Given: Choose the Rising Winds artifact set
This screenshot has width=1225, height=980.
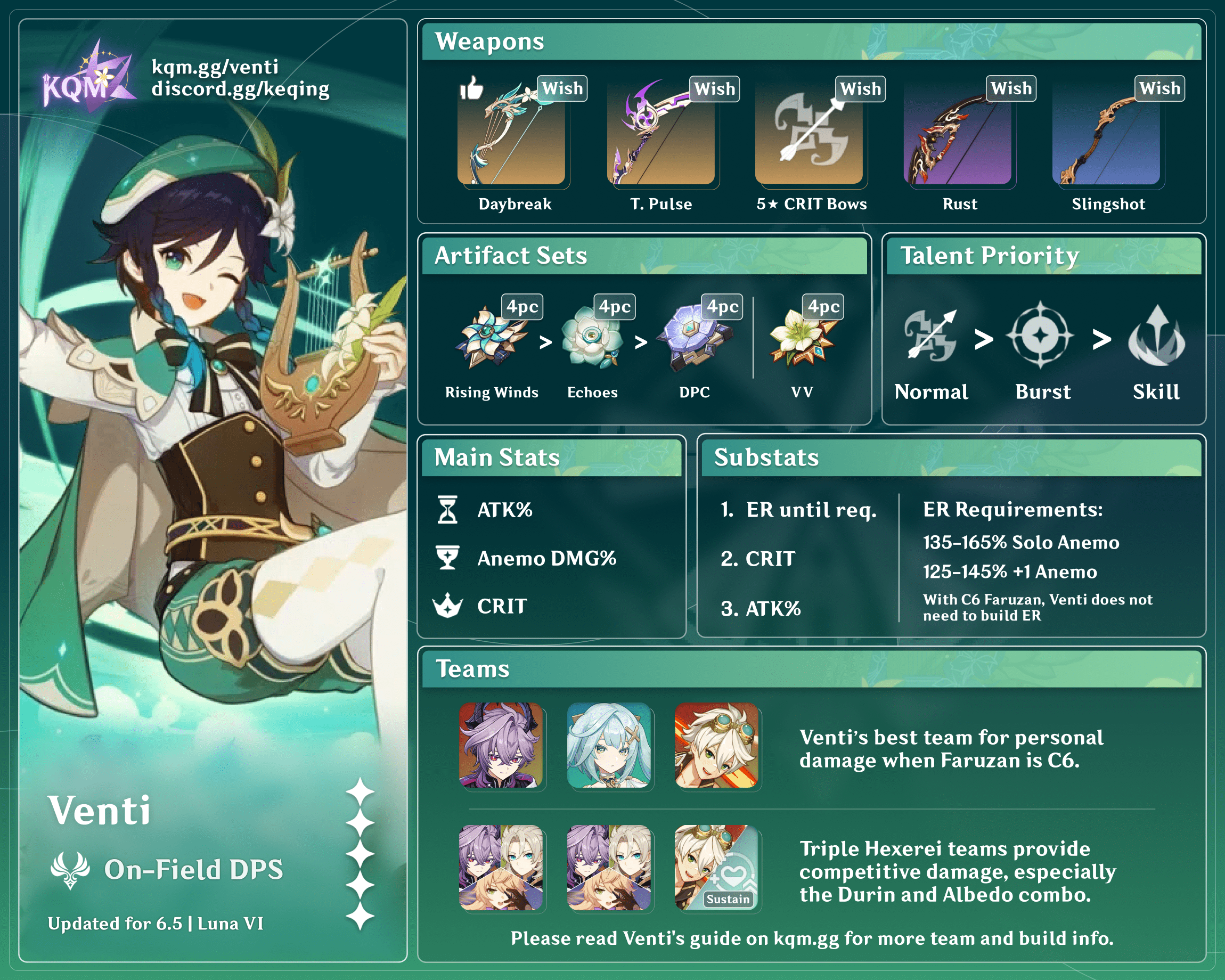Looking at the screenshot, I should point(490,338).
